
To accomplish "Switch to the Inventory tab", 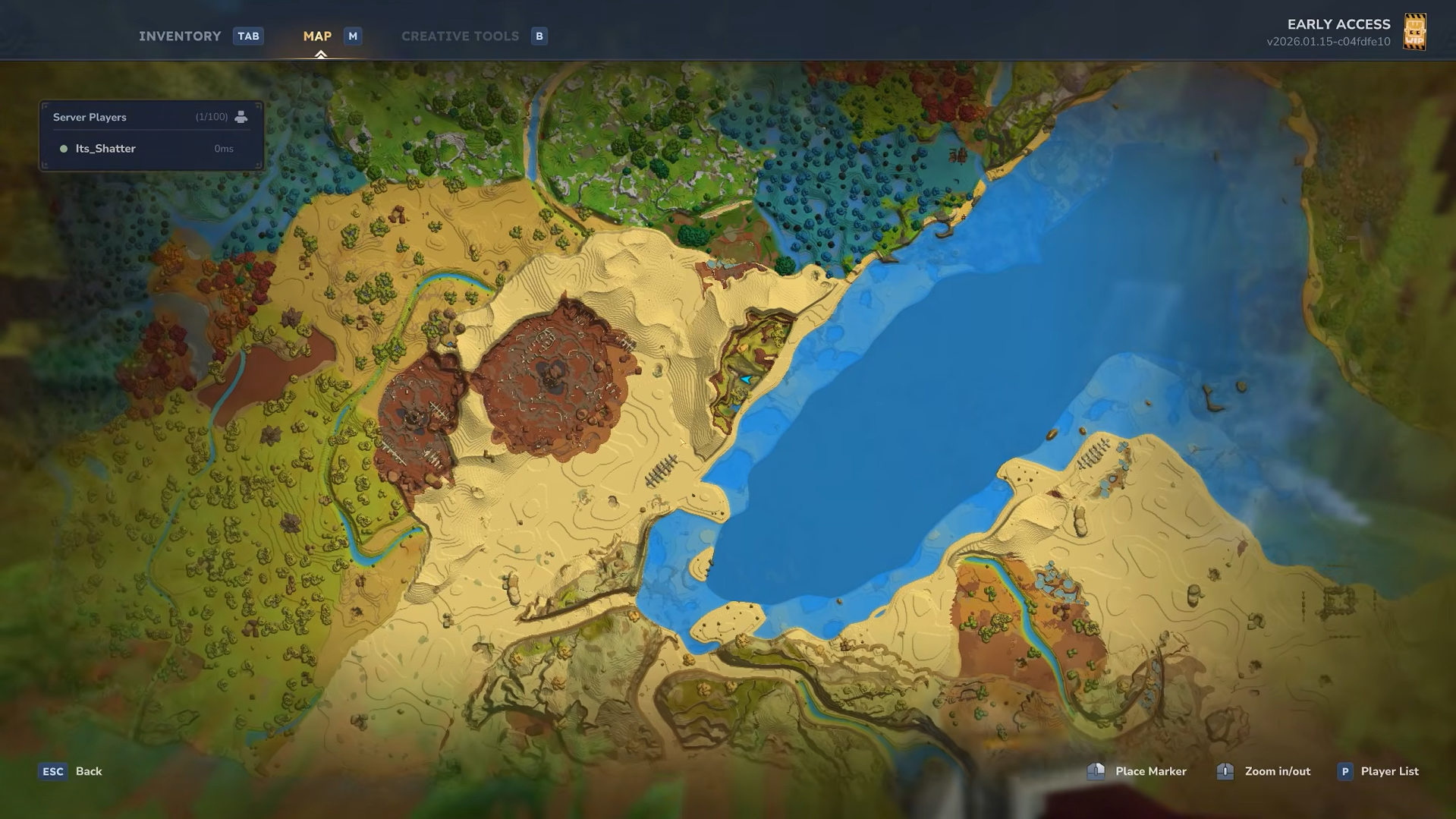I will pos(180,36).
